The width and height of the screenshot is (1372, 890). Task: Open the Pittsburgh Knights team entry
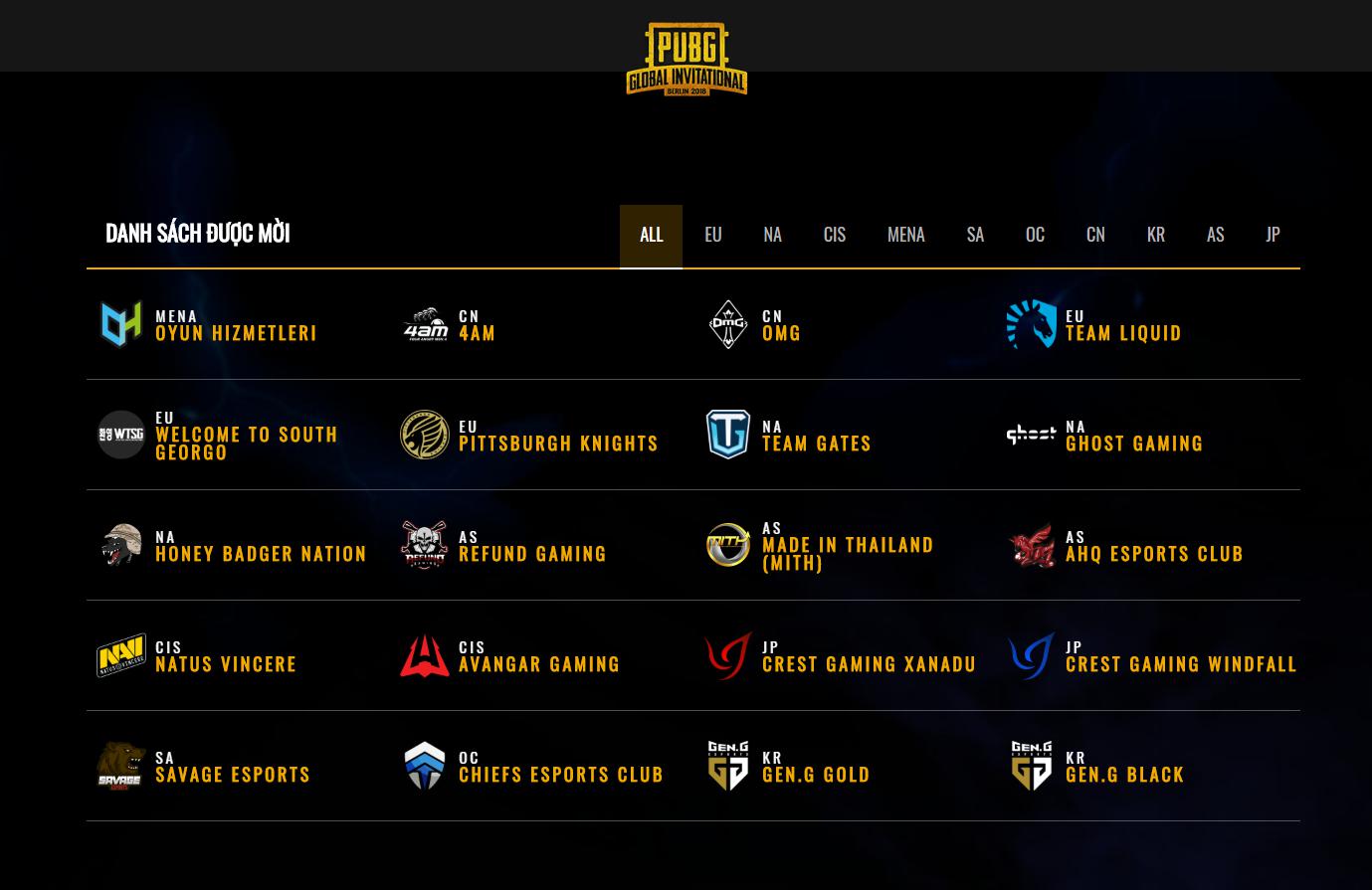tap(558, 444)
